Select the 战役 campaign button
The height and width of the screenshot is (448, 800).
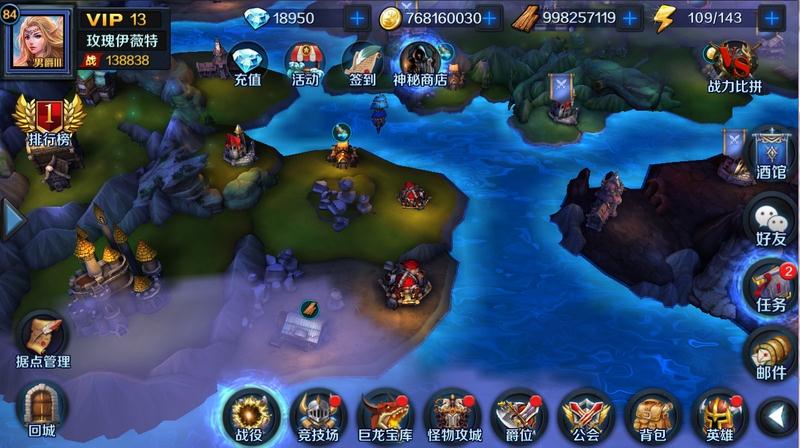(247, 415)
